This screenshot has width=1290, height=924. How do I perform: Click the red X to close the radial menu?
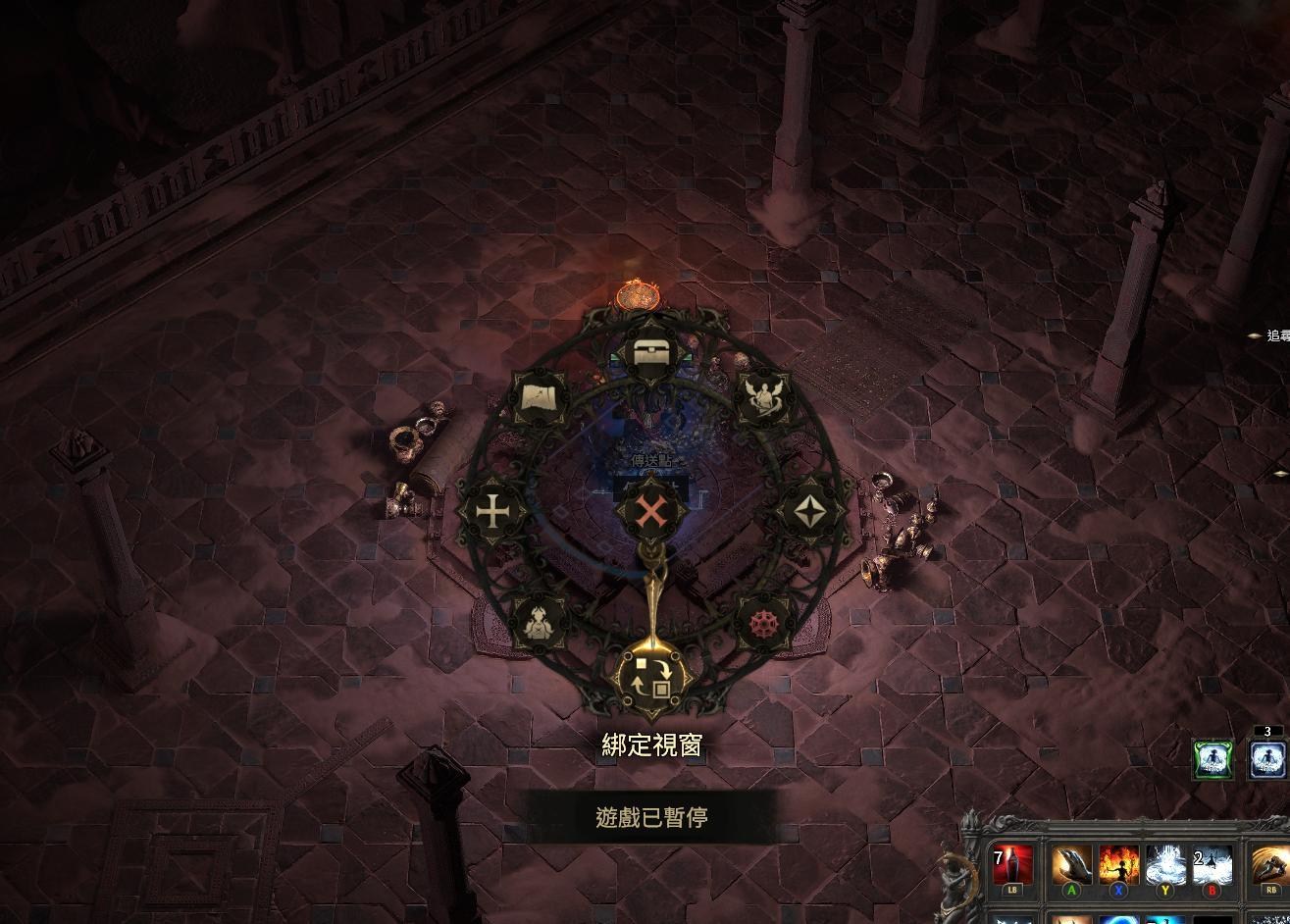tap(650, 510)
